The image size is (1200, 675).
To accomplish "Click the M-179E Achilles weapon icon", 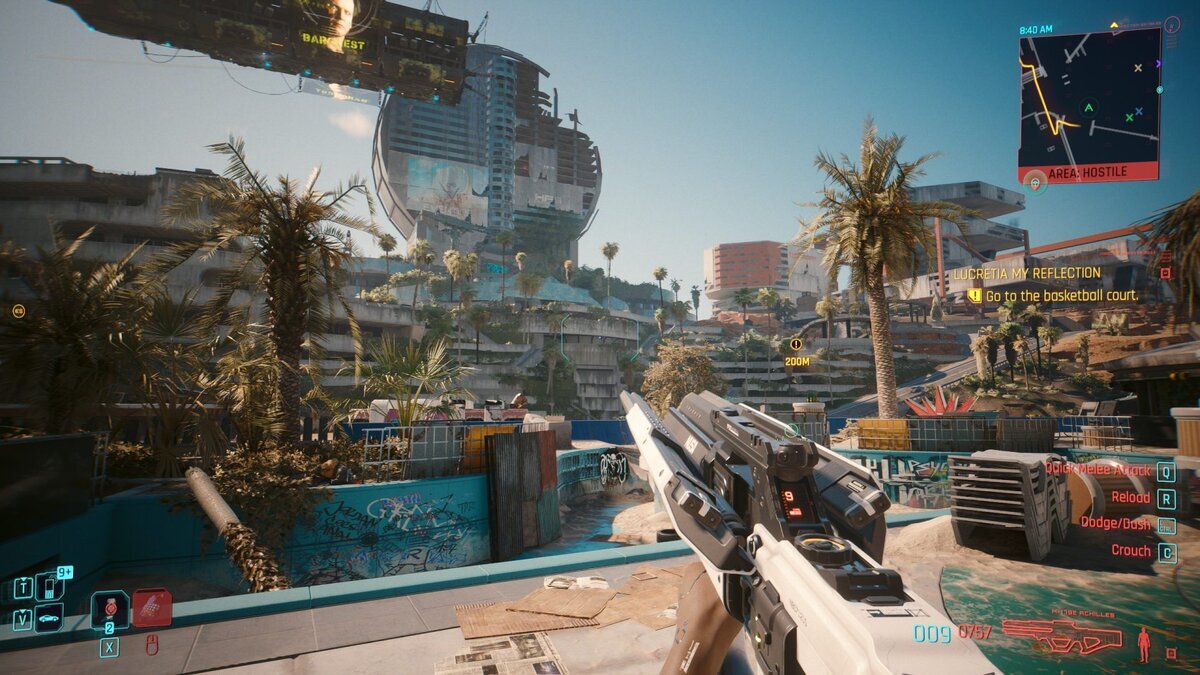I will pyautogui.click(x=1062, y=636).
